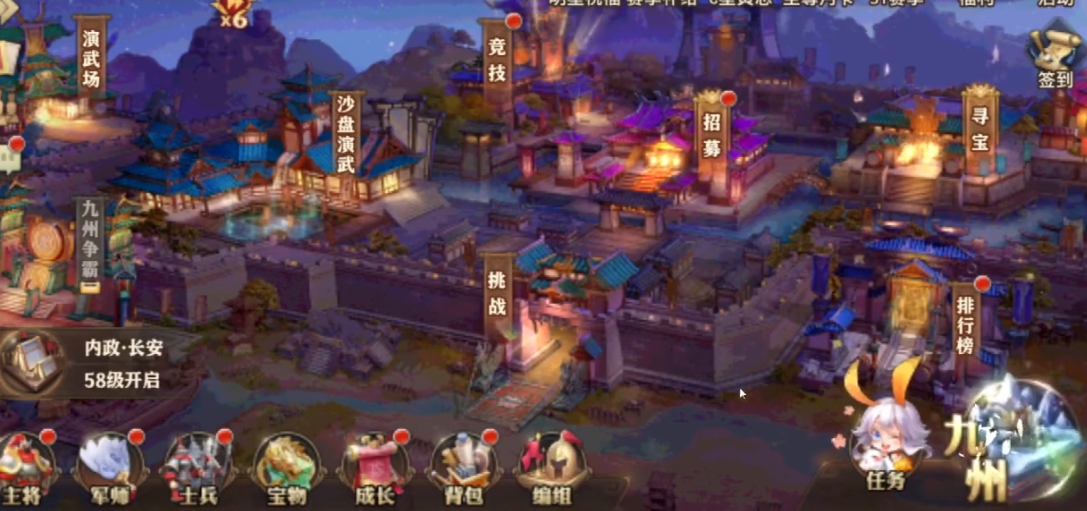Open the 招募 recruitment hall
This screenshot has width=1087, height=511.
pyautogui.click(x=712, y=136)
